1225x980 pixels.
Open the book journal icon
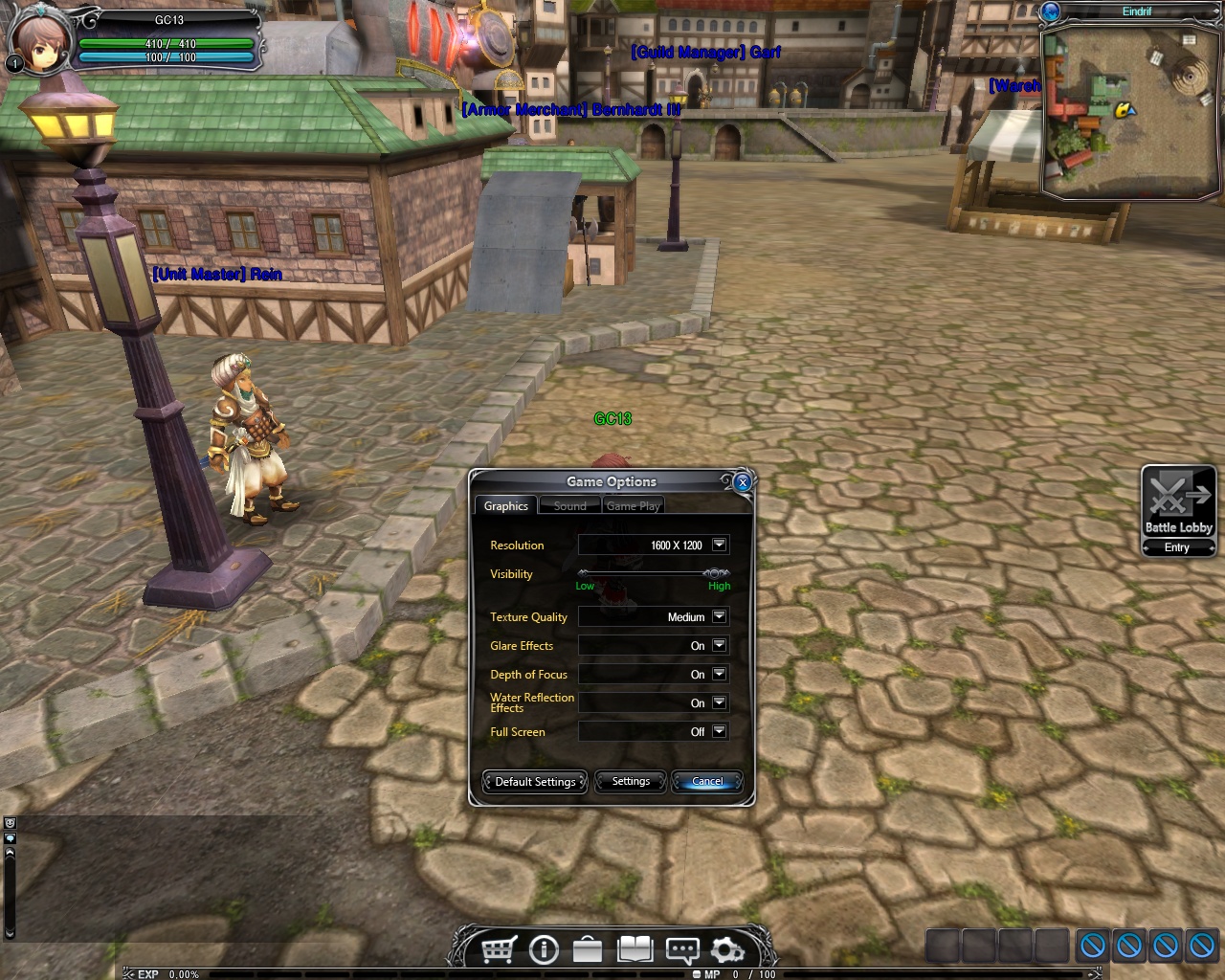tap(635, 949)
